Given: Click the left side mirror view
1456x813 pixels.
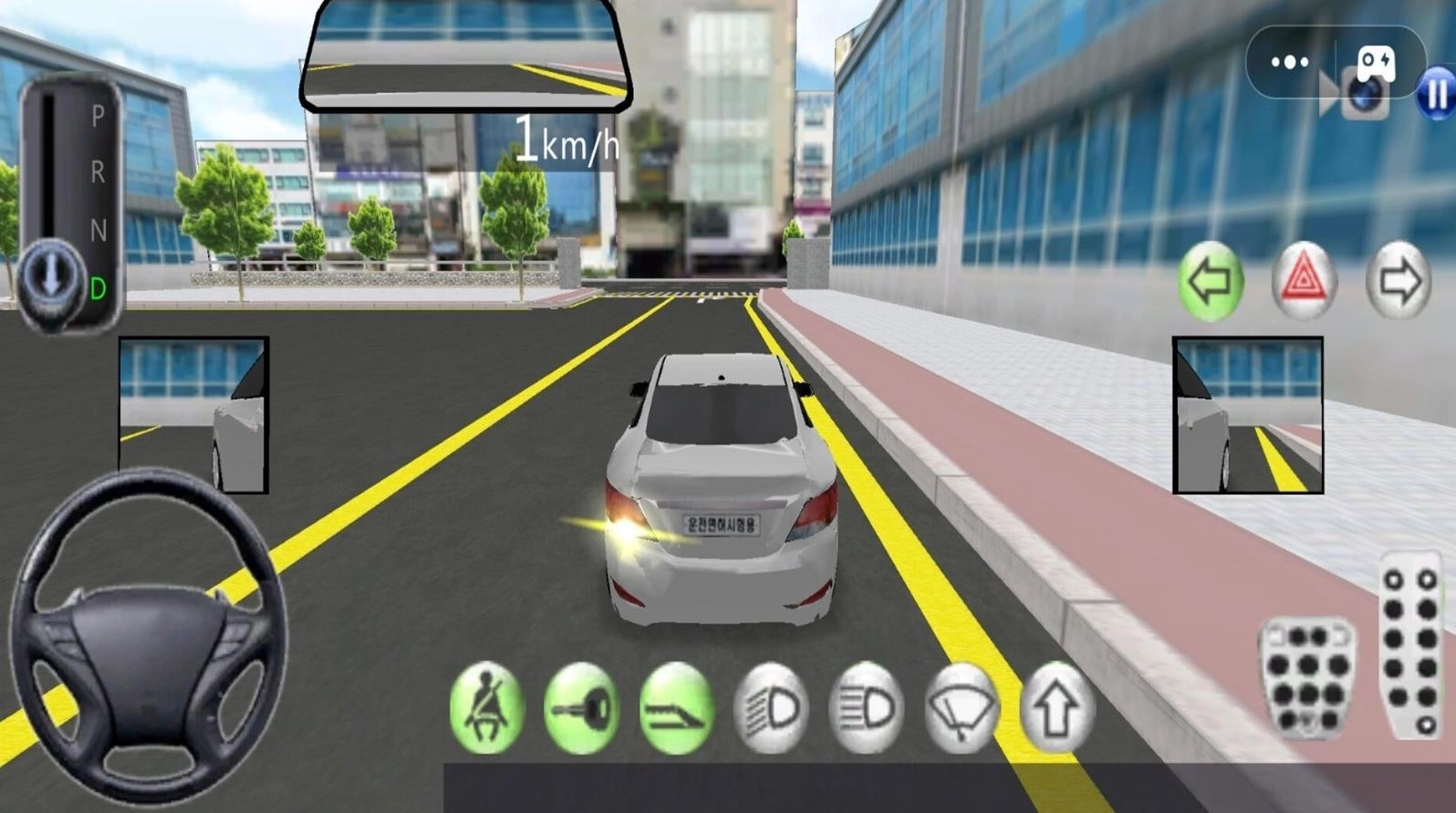Looking at the screenshot, I should point(193,415).
